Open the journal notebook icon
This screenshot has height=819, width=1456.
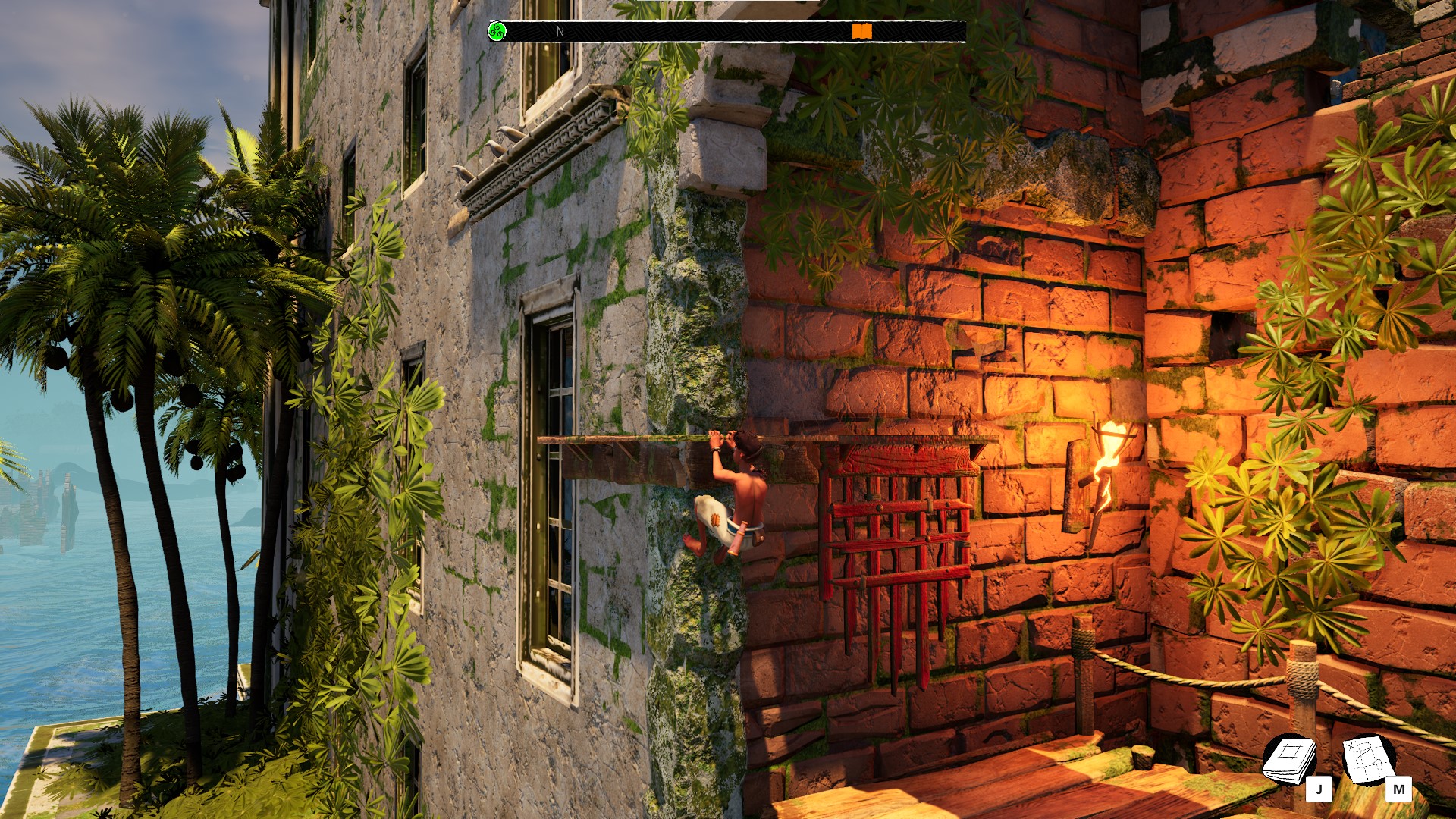1288,758
